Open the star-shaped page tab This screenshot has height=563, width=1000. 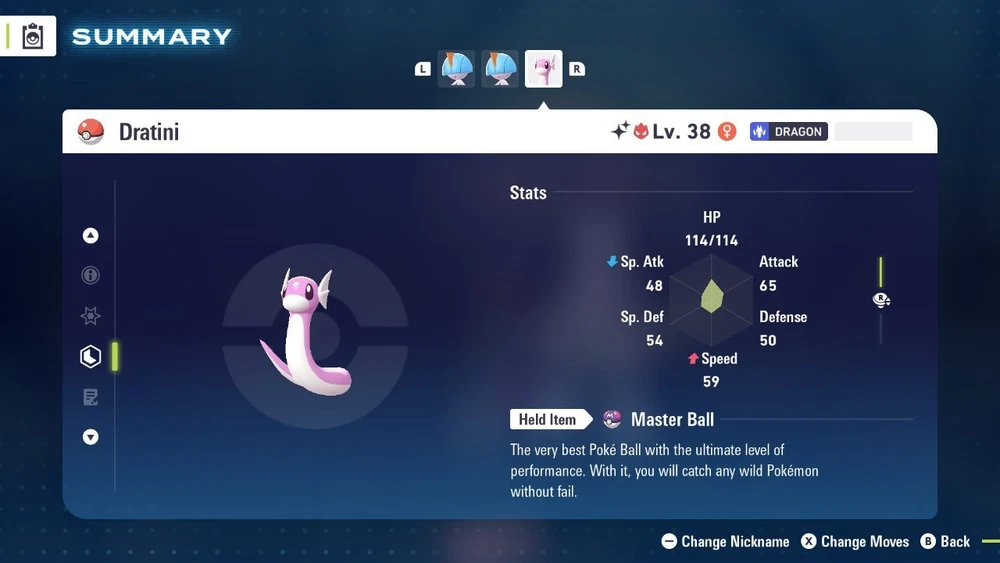click(91, 316)
